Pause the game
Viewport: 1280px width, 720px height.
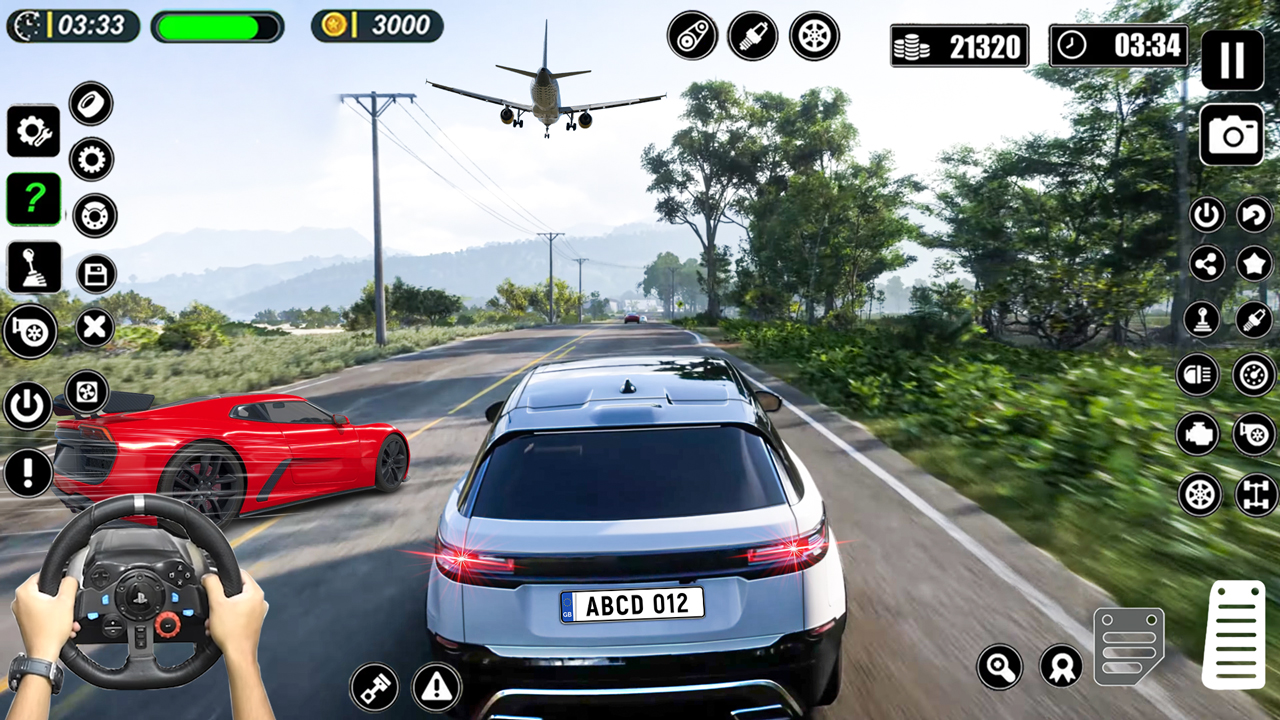pyautogui.click(x=1232, y=60)
